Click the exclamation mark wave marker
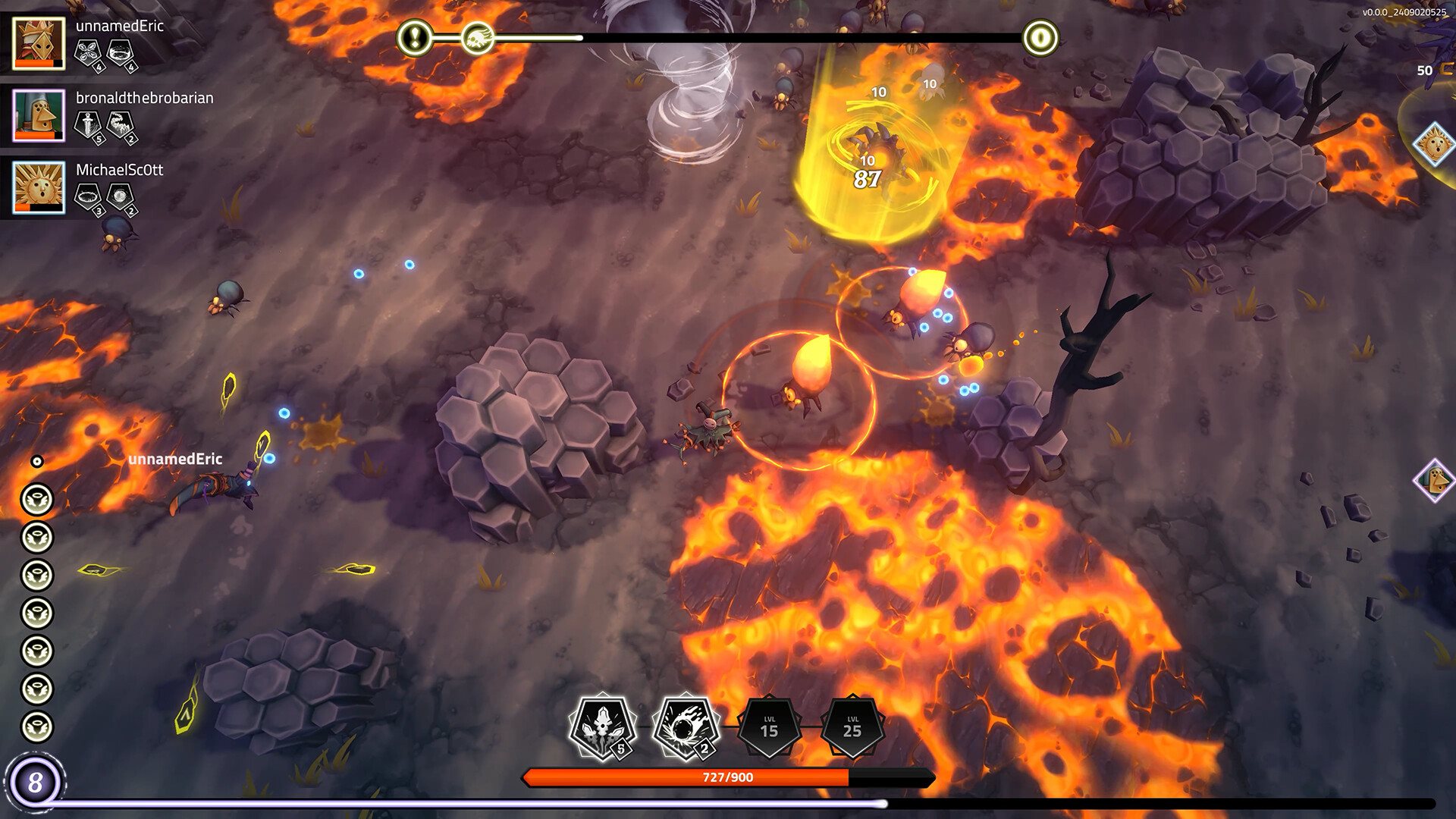Screen dimensions: 1456x819 tap(415, 37)
